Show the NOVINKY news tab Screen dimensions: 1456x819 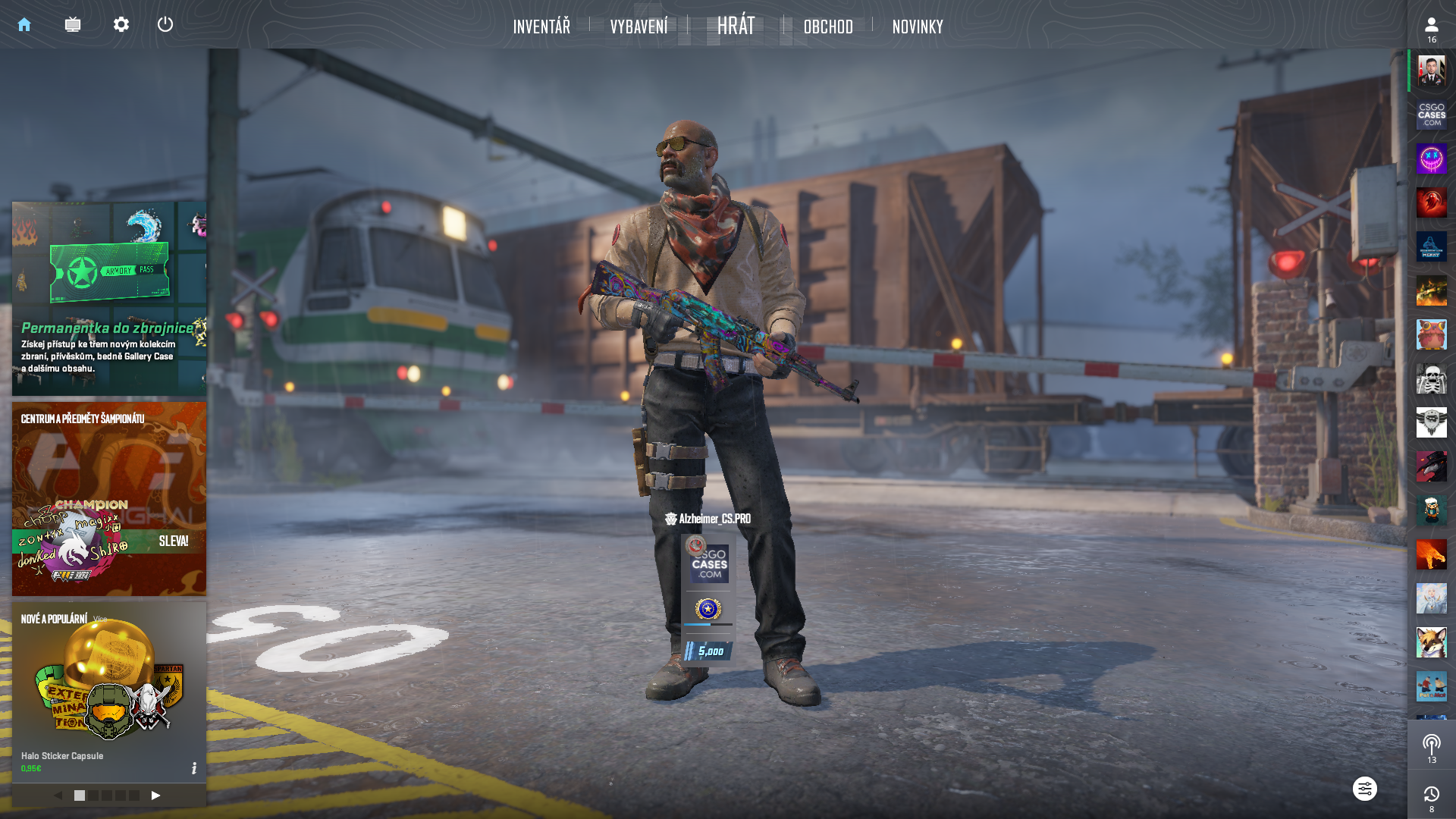pos(918,27)
